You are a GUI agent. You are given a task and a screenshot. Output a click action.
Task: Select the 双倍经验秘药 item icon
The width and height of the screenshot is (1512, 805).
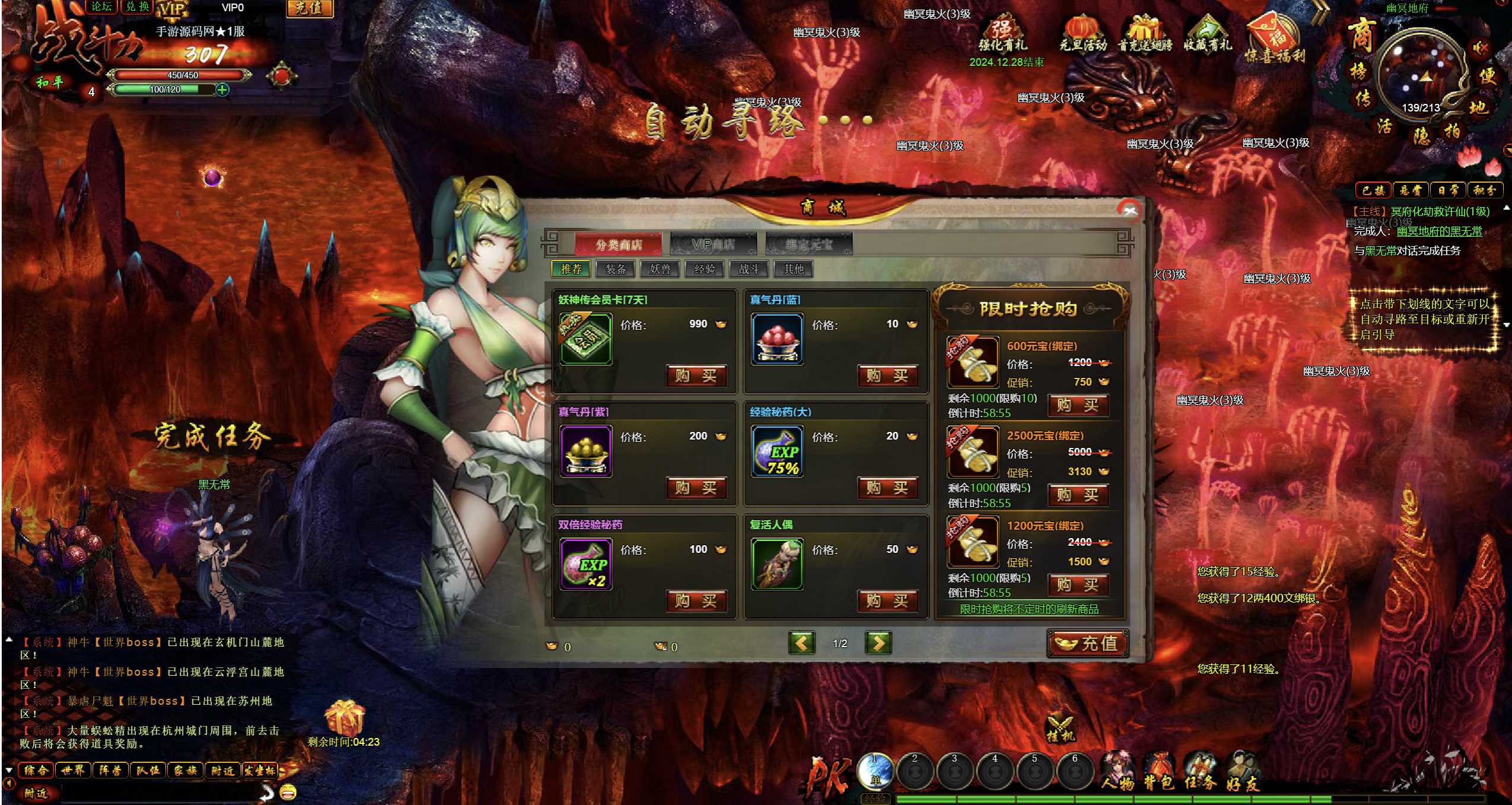586,564
